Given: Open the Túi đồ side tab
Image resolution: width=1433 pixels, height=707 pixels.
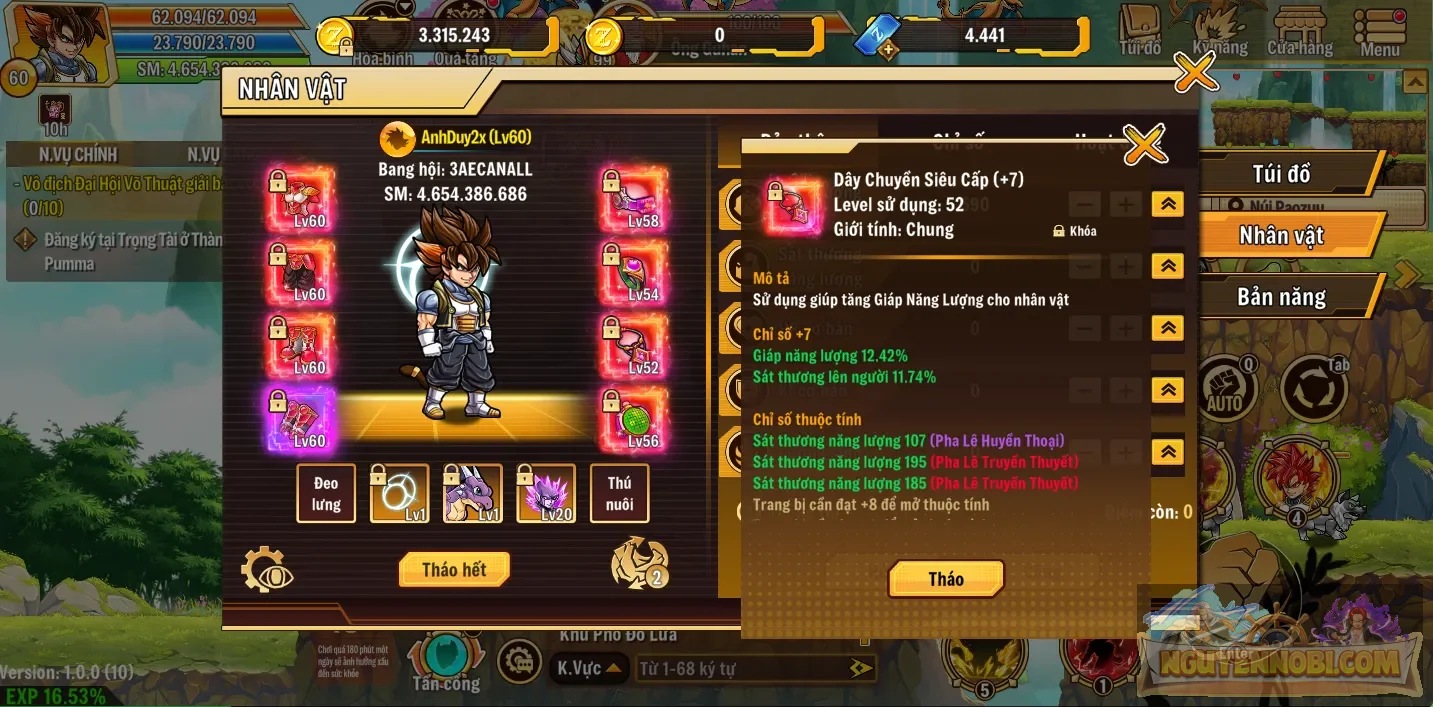Looking at the screenshot, I should (1281, 175).
